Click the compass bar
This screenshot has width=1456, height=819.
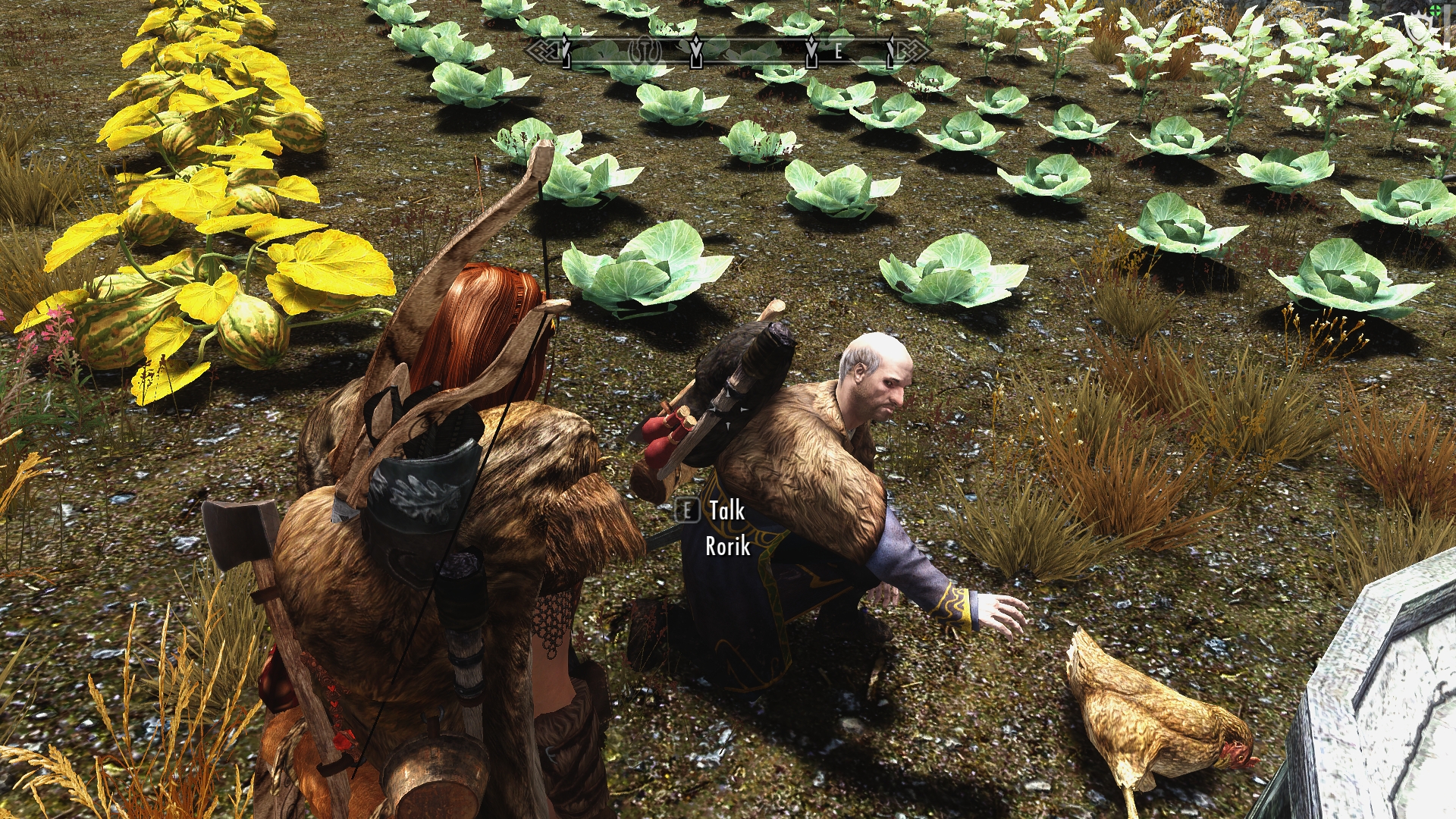(728, 52)
